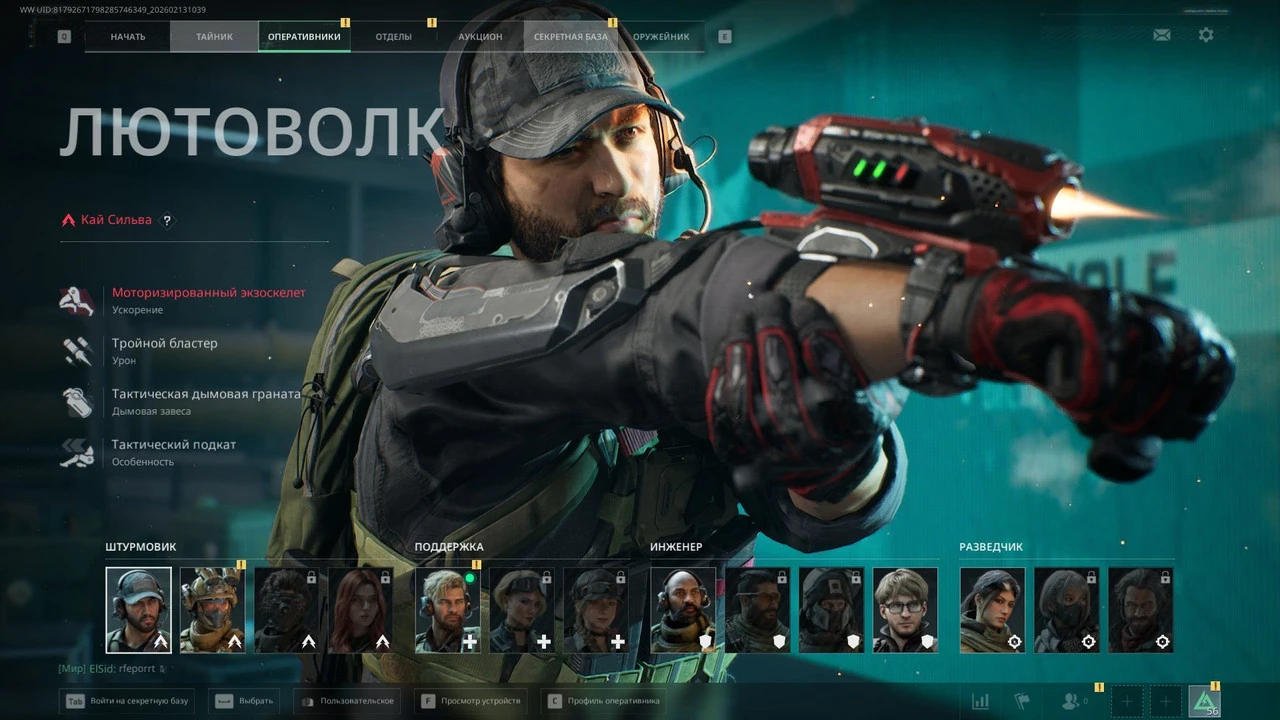The width and height of the screenshot is (1280, 720).
Task: Select the Оперативники tab
Action: click(x=304, y=37)
